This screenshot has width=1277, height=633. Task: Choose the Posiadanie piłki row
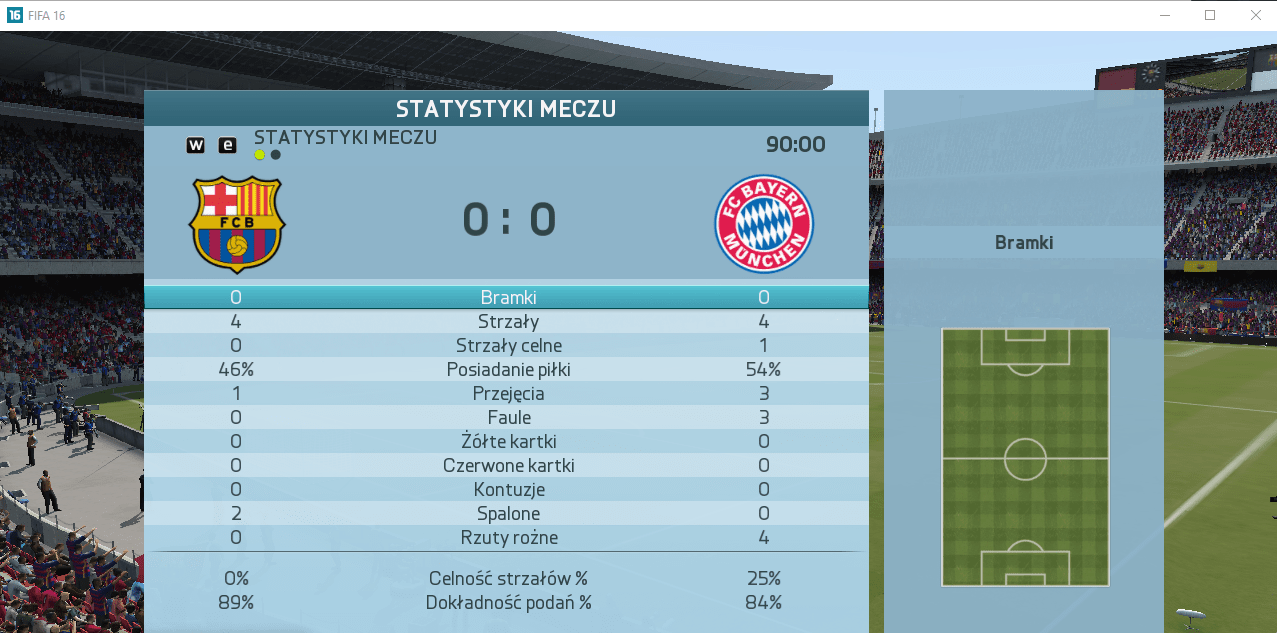[x=508, y=369]
